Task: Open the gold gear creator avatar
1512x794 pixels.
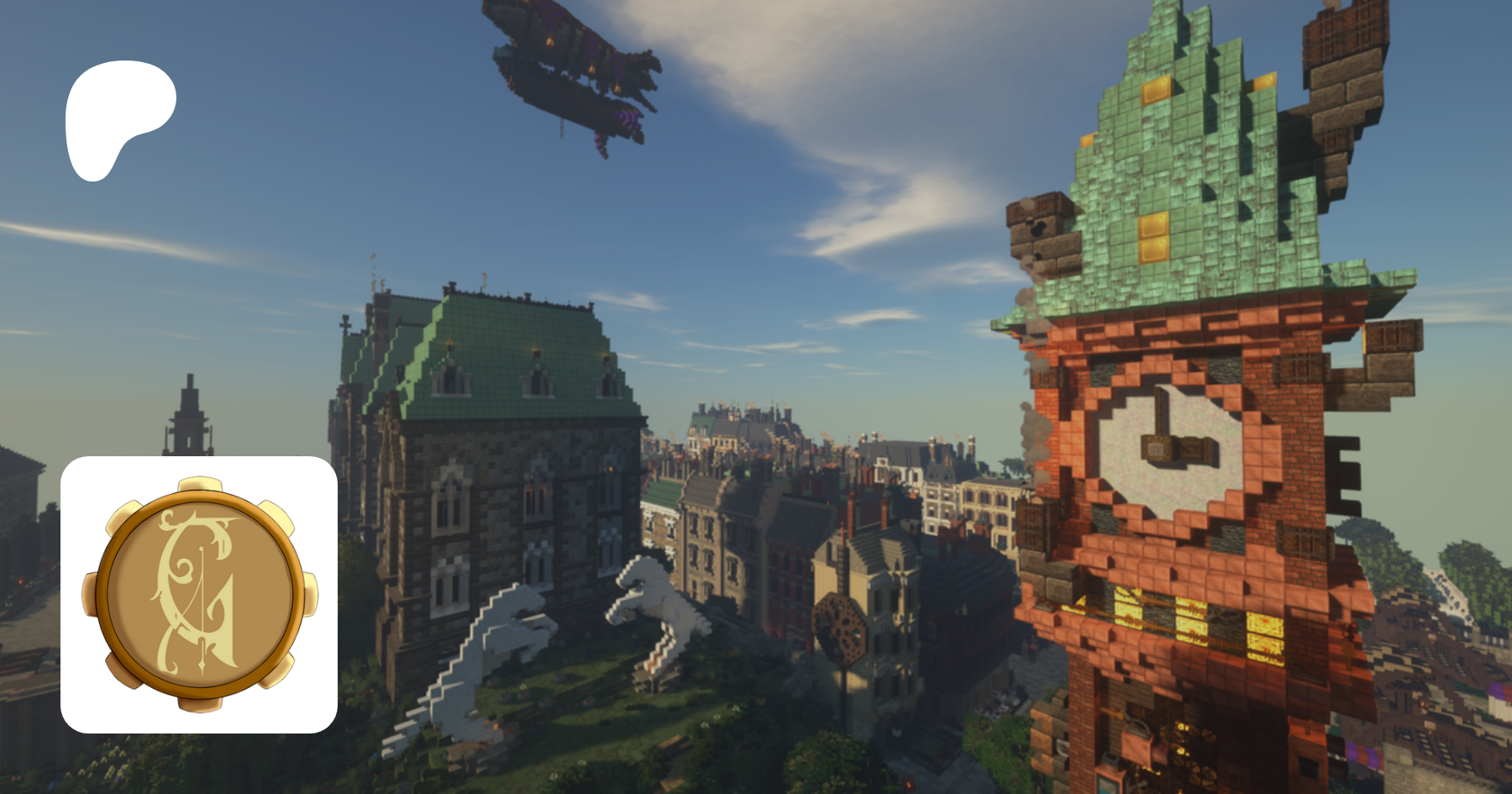Action: click(x=199, y=594)
